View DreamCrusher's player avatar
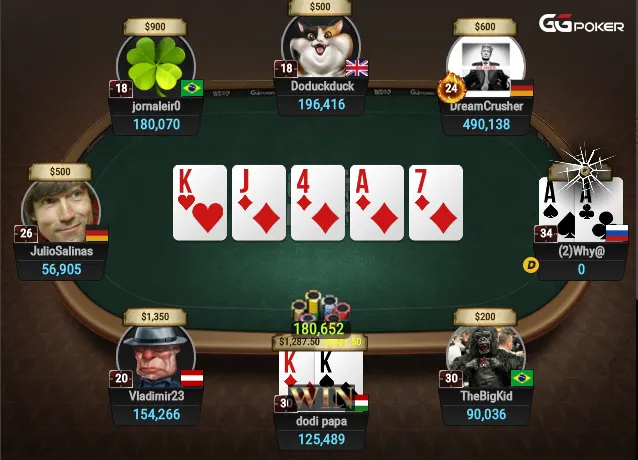 (x=486, y=67)
